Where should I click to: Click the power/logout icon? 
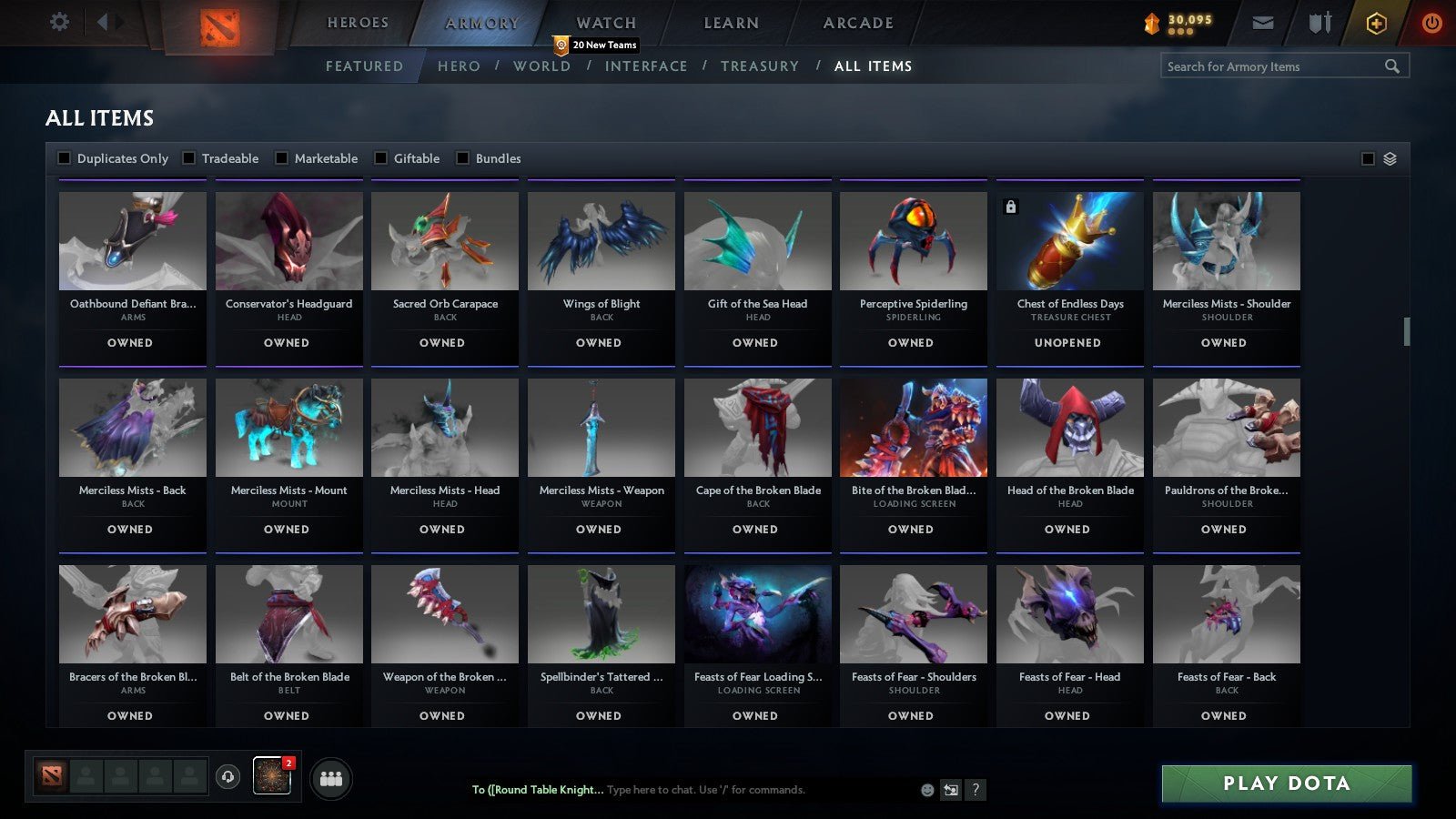tap(1430, 24)
